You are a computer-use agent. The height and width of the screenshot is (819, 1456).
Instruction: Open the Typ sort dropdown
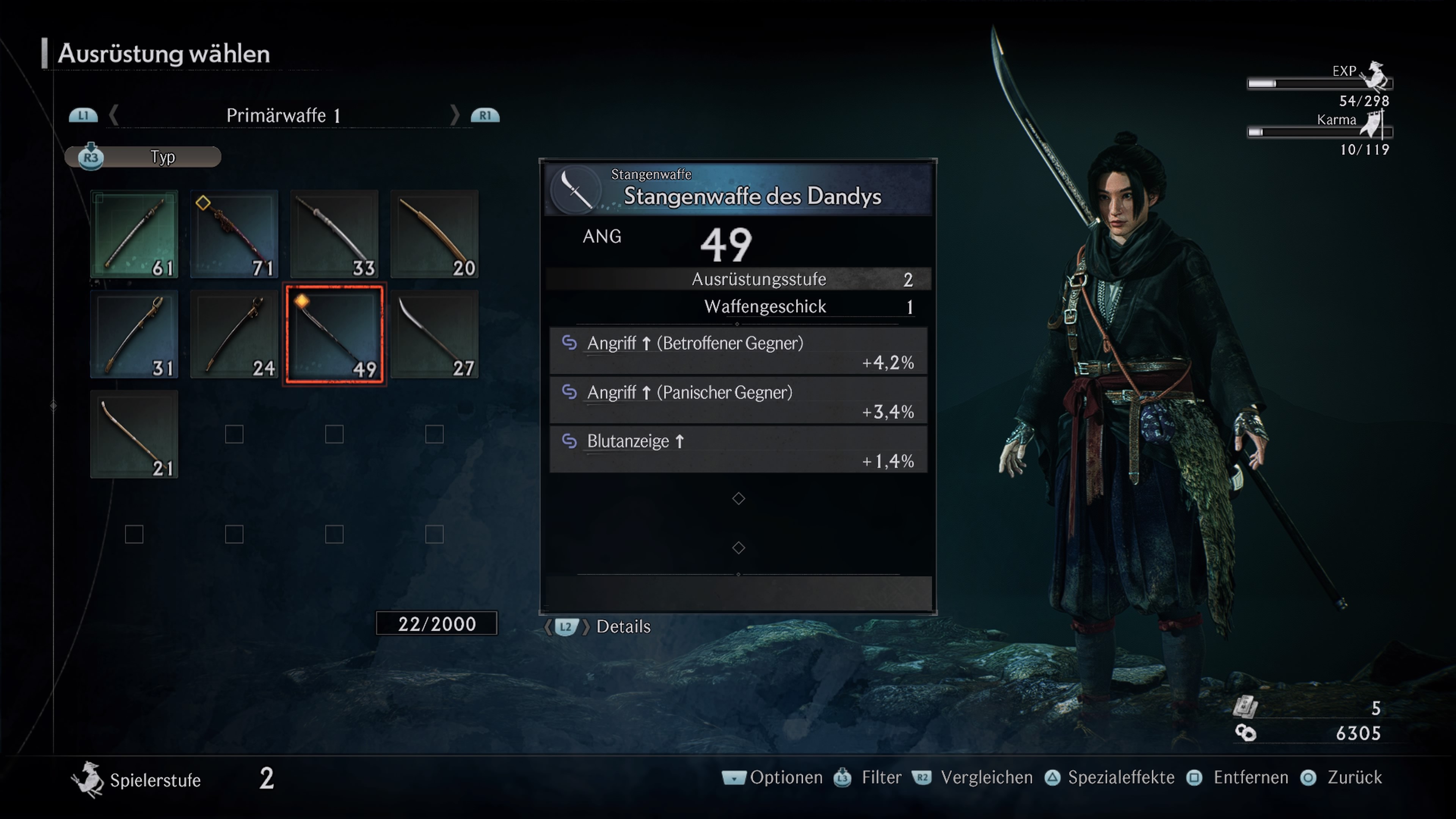(144, 157)
